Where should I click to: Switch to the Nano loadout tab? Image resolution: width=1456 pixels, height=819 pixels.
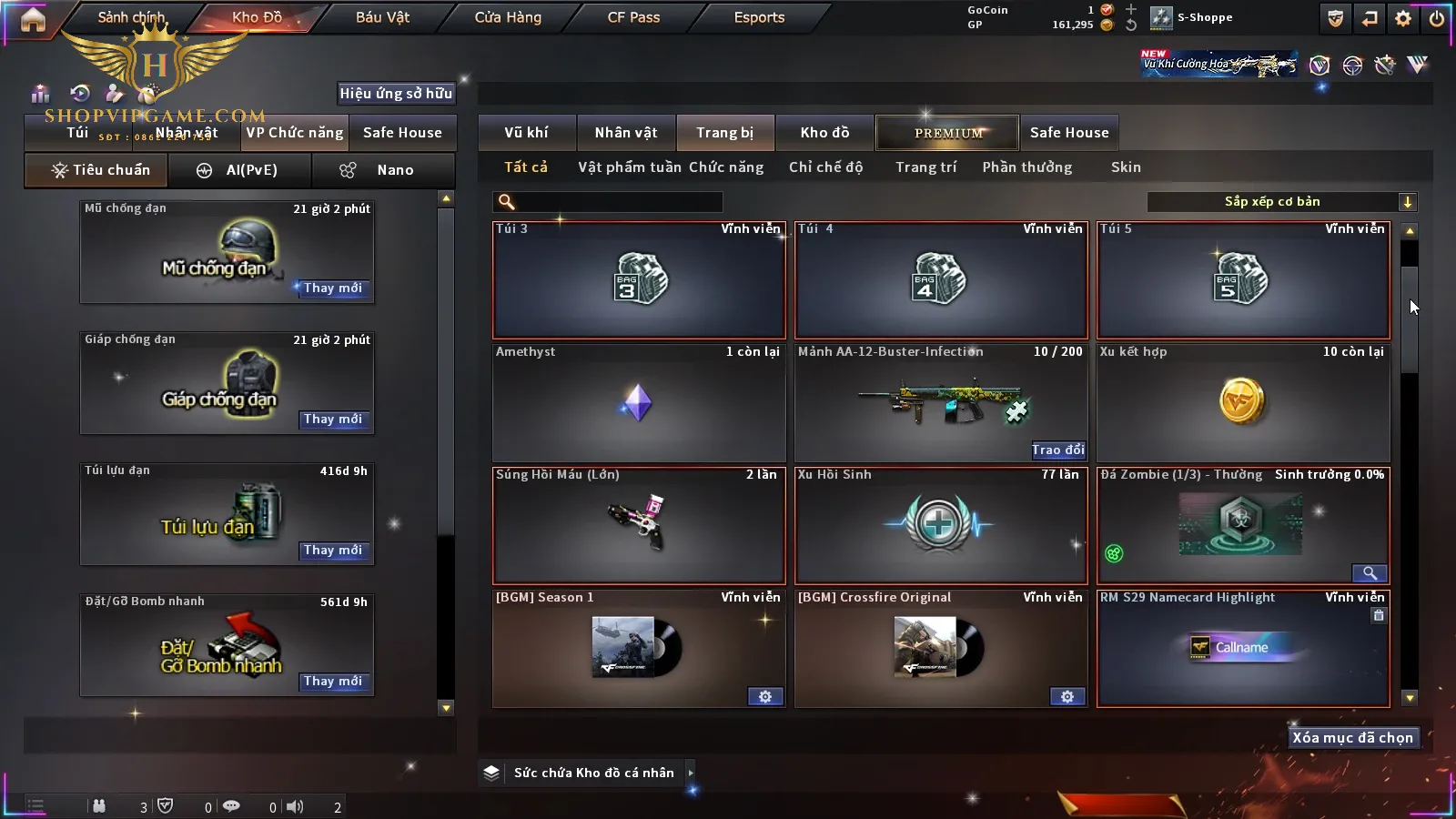point(383,170)
